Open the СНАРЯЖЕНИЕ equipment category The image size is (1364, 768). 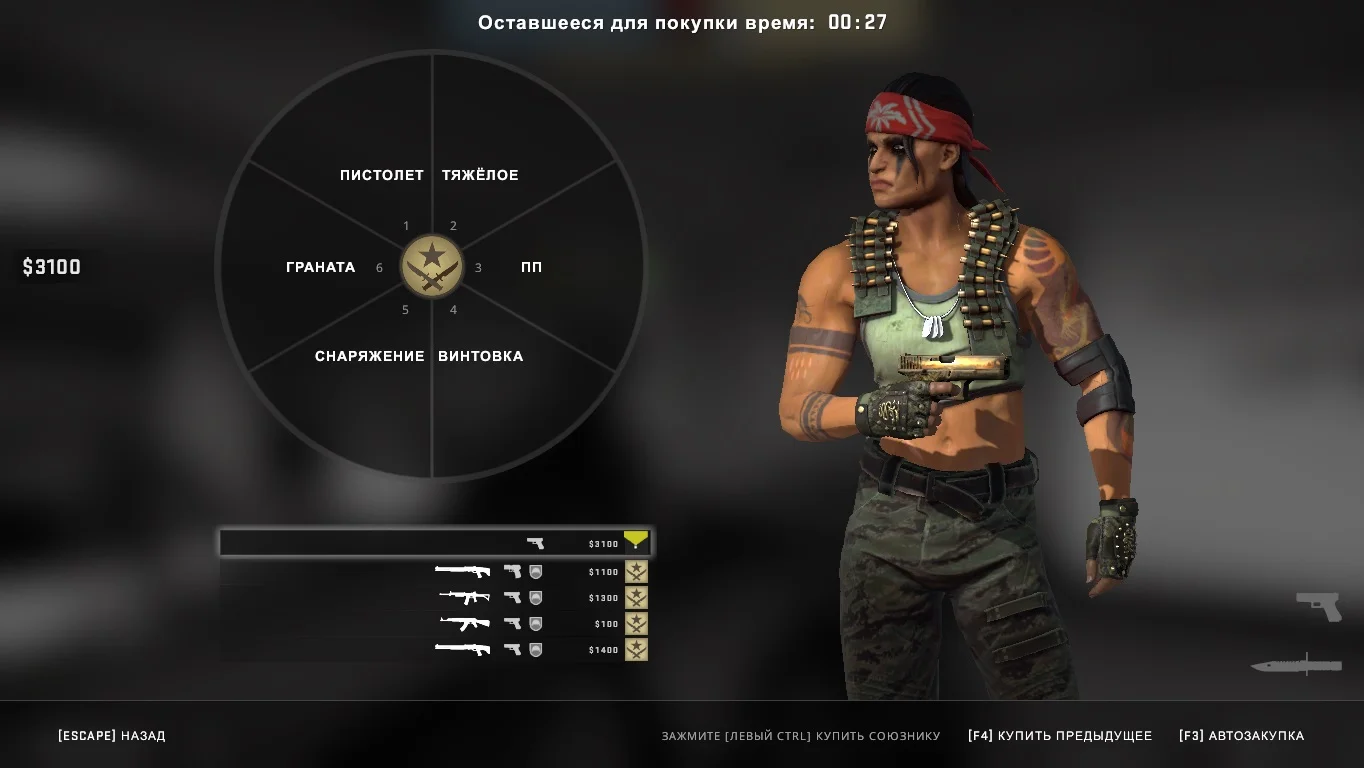[369, 356]
